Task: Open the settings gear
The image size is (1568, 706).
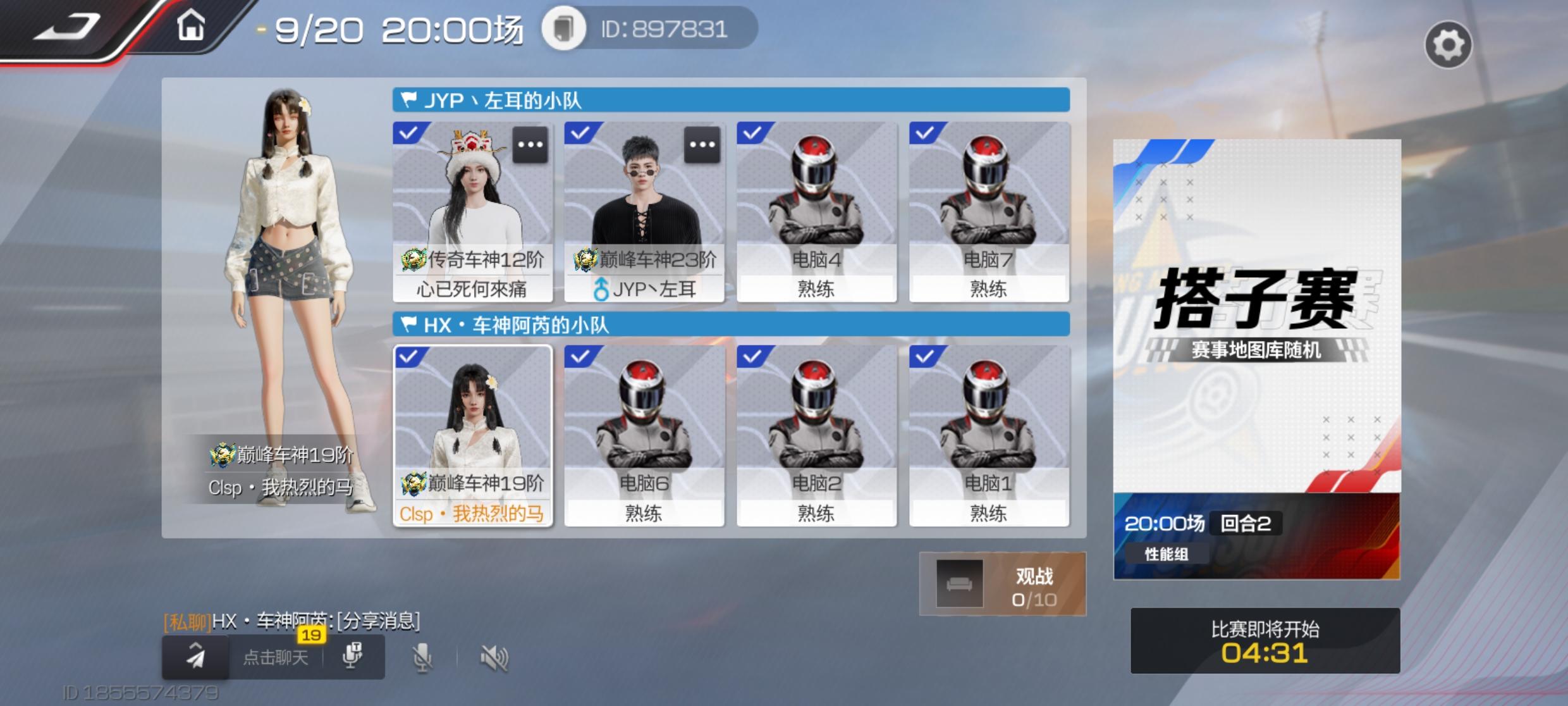Action: pos(1450,43)
